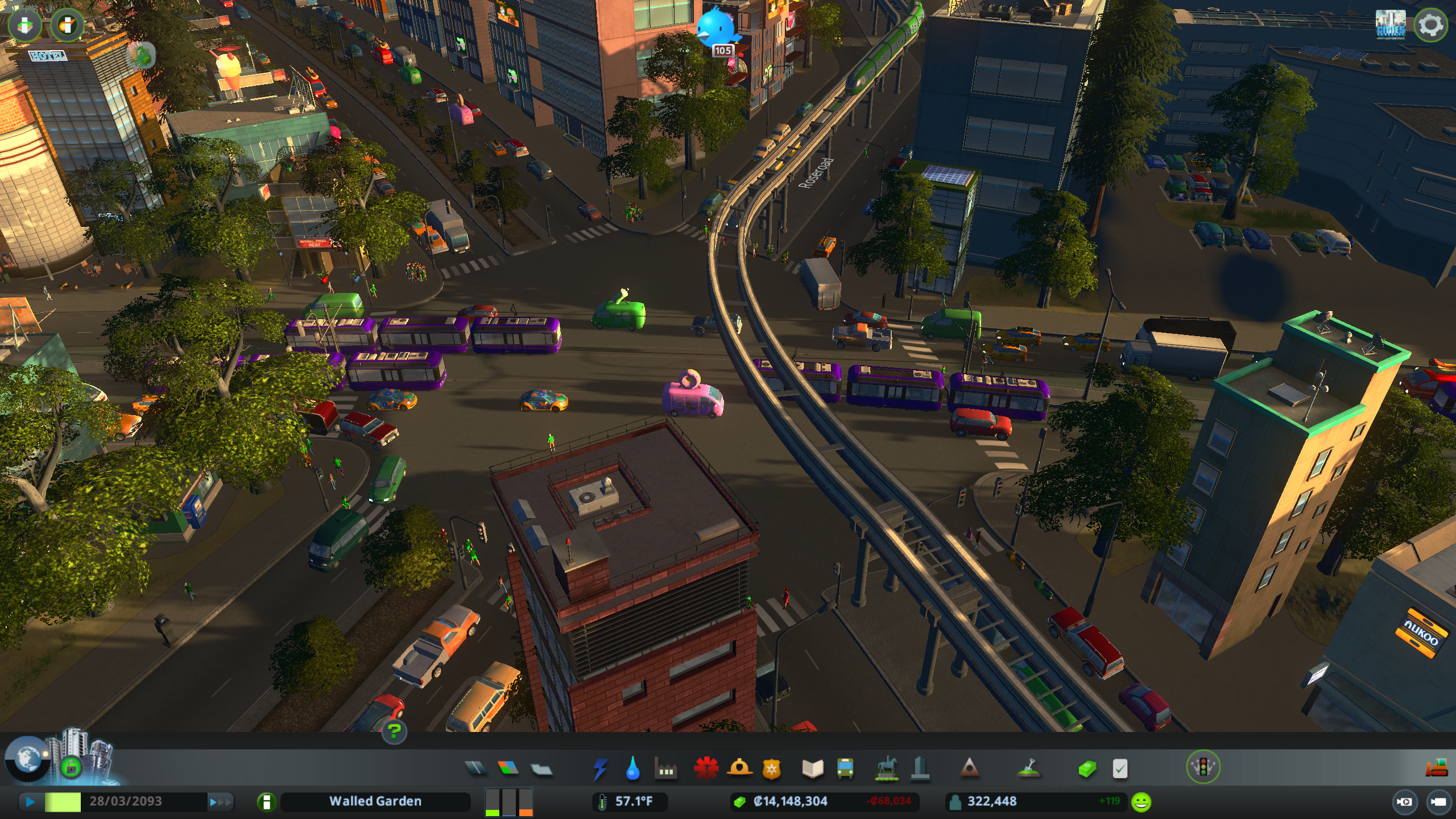
Task: Open the Policies checkmark panel
Action: tap(1119, 769)
